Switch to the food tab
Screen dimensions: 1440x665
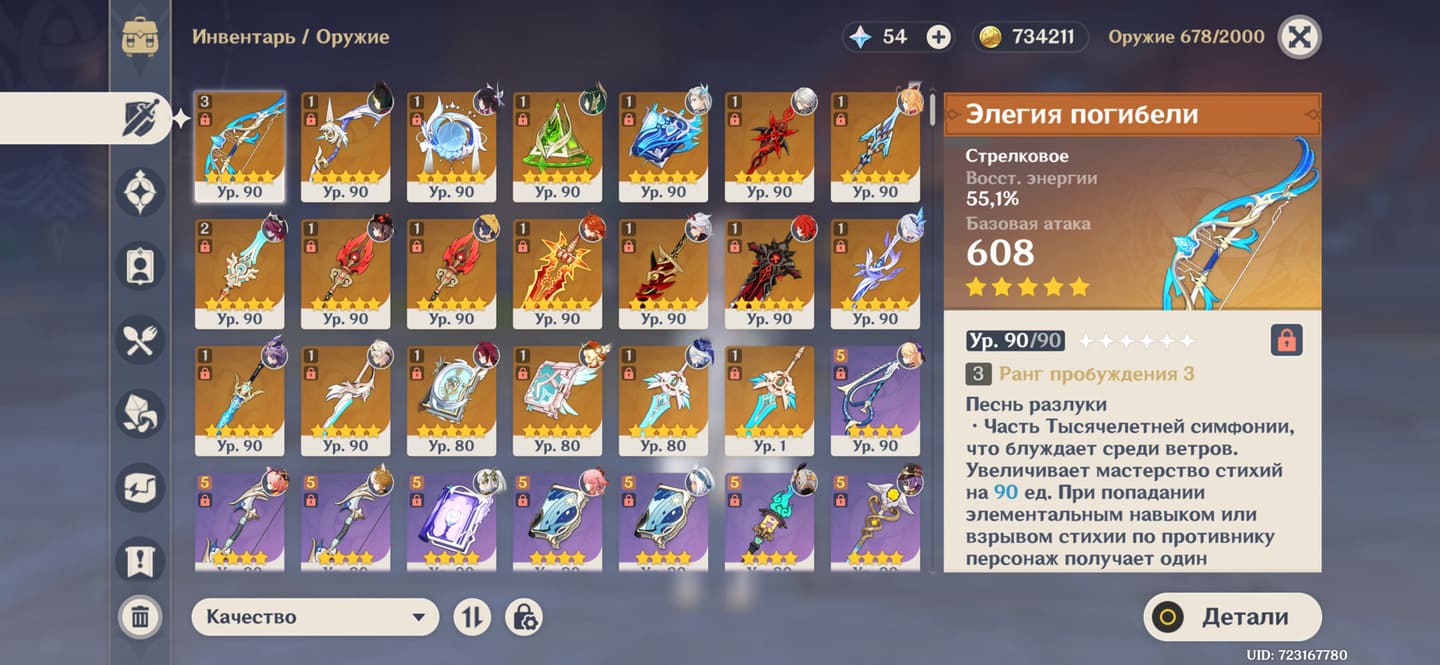click(140, 340)
